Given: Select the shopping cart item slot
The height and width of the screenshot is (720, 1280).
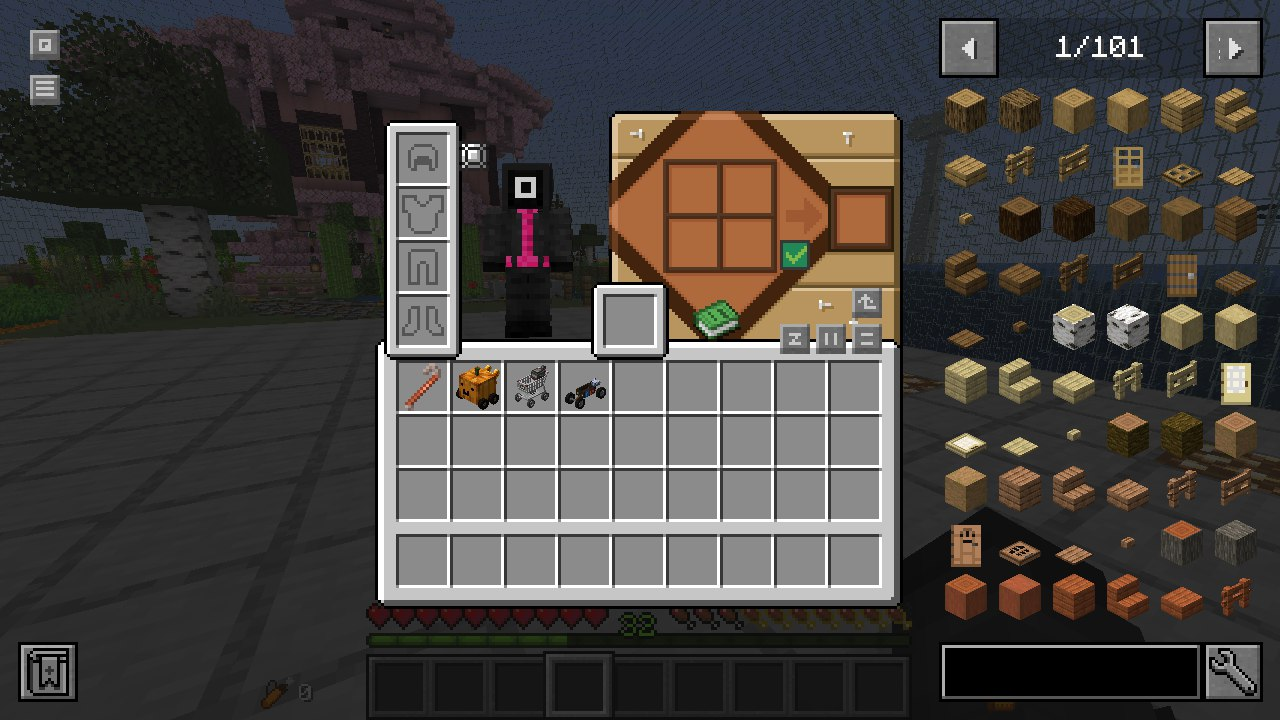Looking at the screenshot, I should pos(531,387).
